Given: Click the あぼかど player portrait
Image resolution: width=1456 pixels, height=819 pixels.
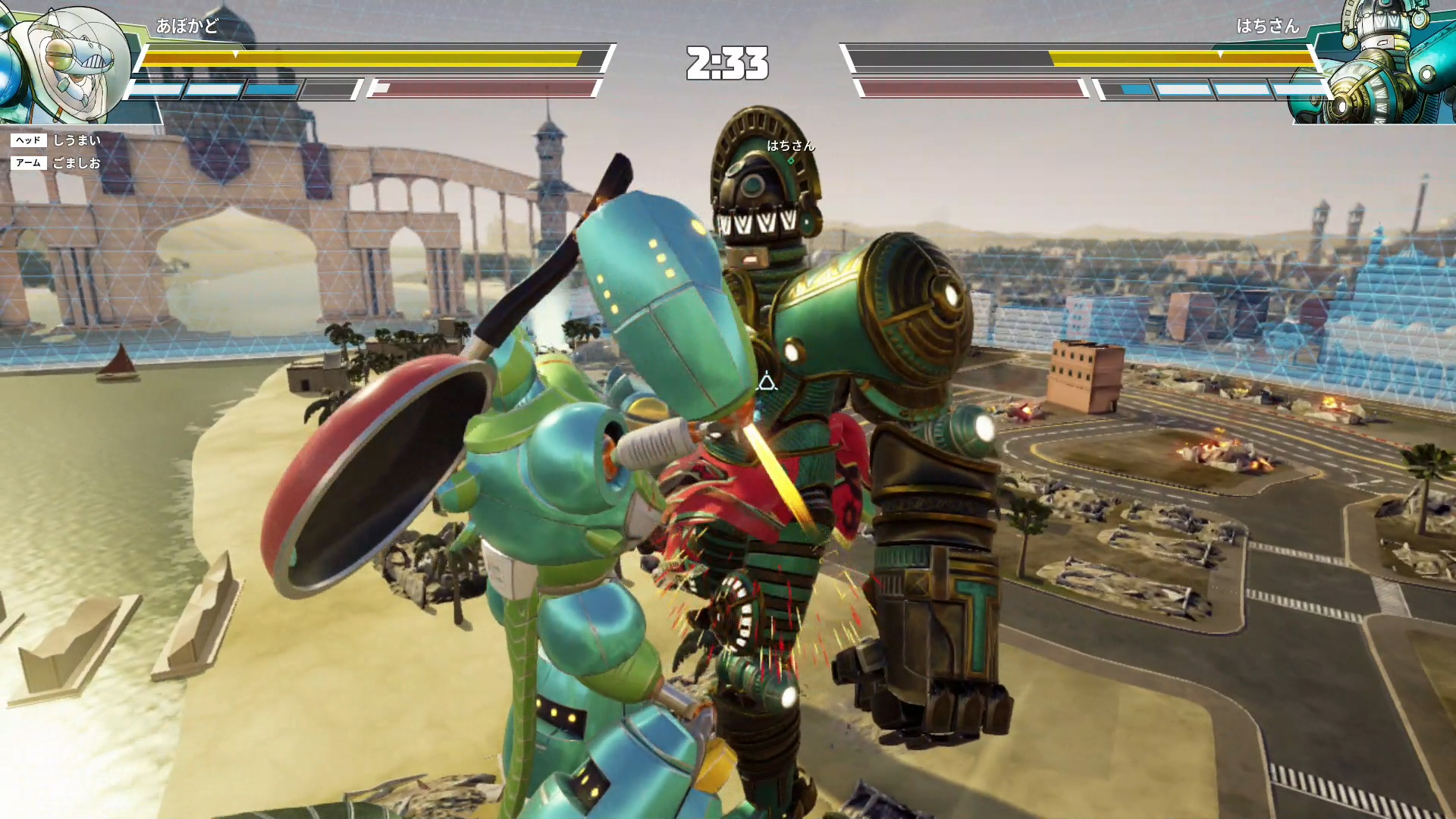Looking at the screenshot, I should [x=64, y=62].
